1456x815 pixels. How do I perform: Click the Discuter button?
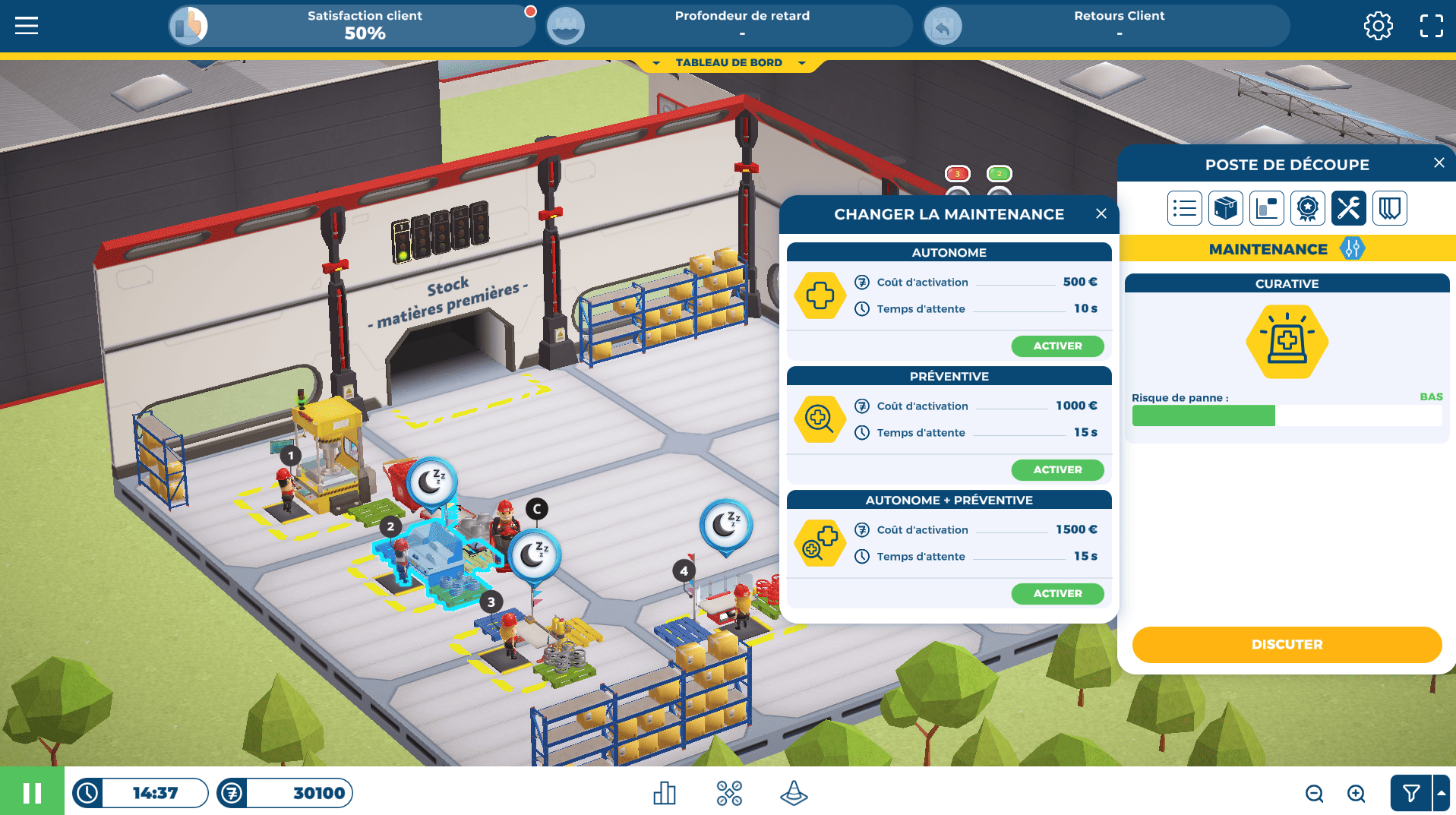1286,645
